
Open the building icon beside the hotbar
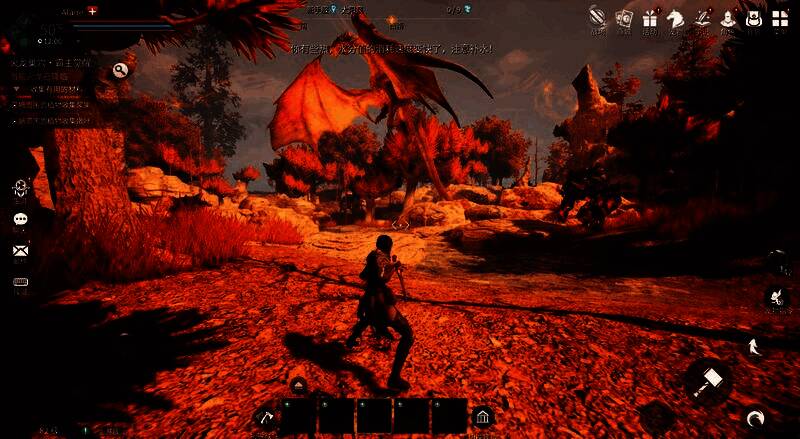click(x=483, y=416)
